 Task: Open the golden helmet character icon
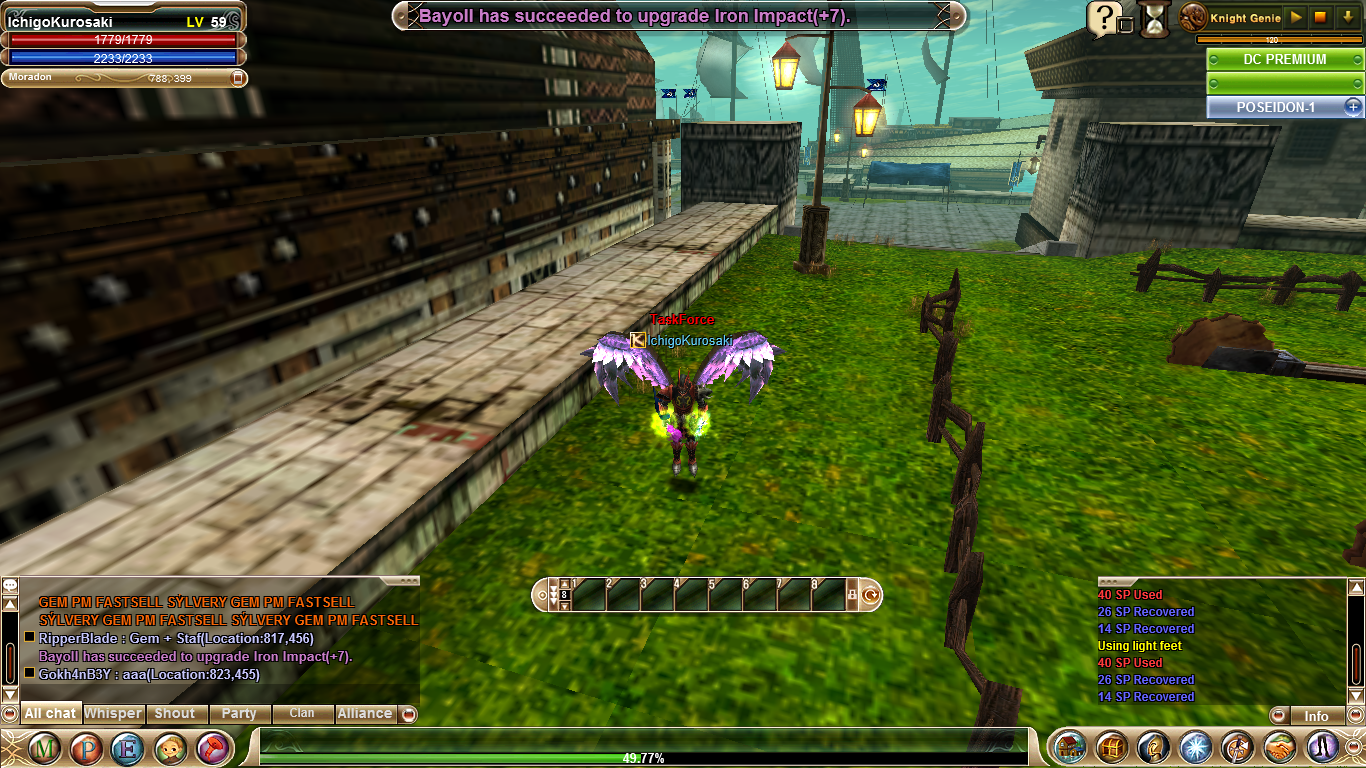1154,747
